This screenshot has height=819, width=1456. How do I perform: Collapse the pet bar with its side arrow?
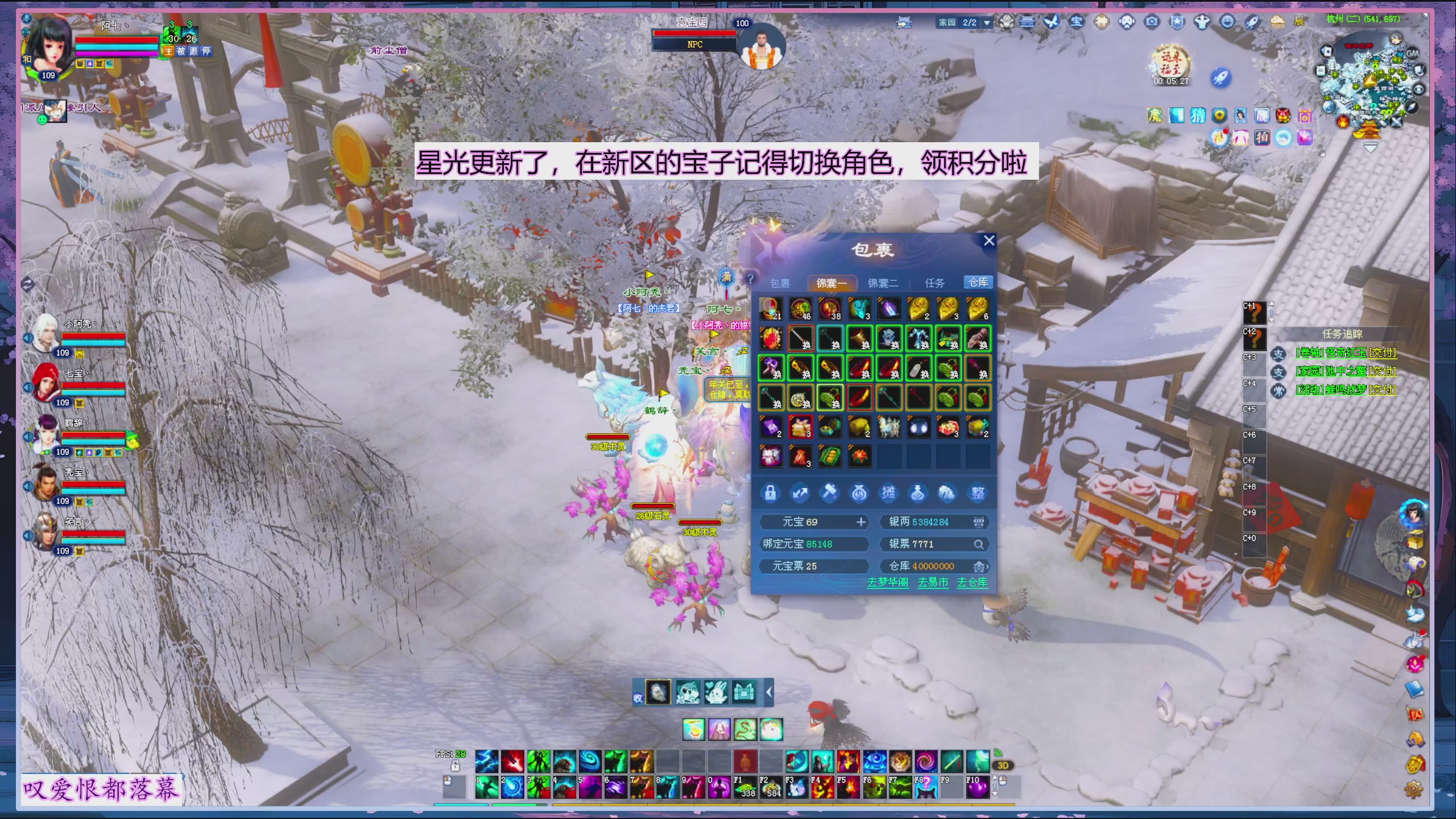[x=769, y=692]
